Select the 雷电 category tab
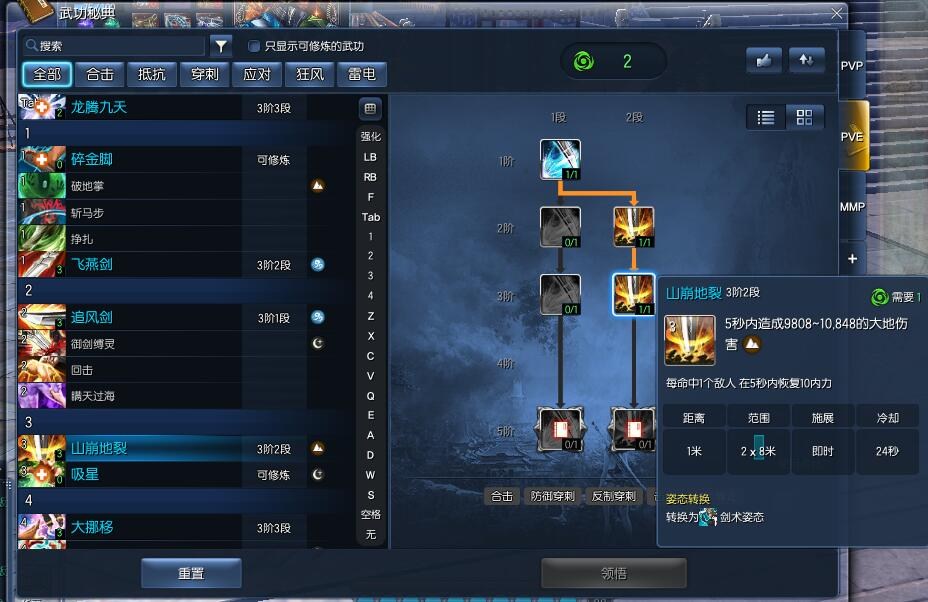Image resolution: width=928 pixels, height=602 pixels. 361,74
